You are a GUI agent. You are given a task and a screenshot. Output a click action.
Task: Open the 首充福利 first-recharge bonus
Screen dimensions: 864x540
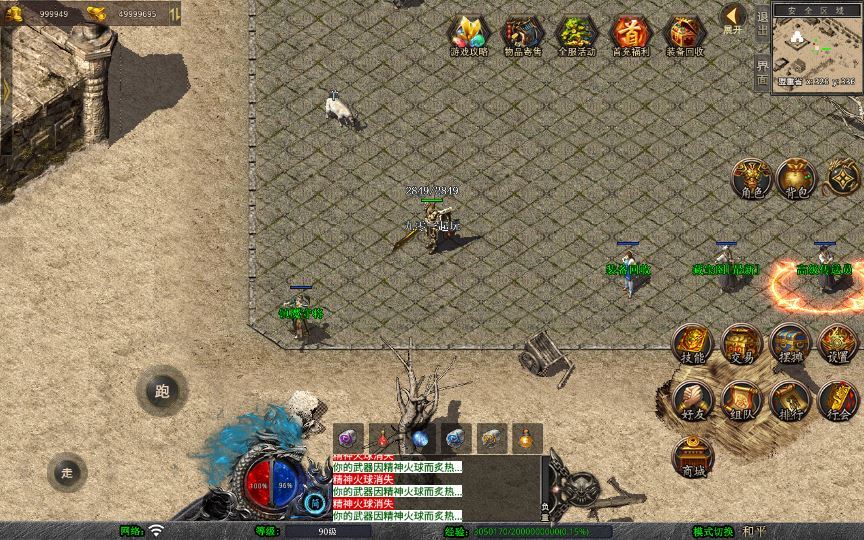coord(630,35)
